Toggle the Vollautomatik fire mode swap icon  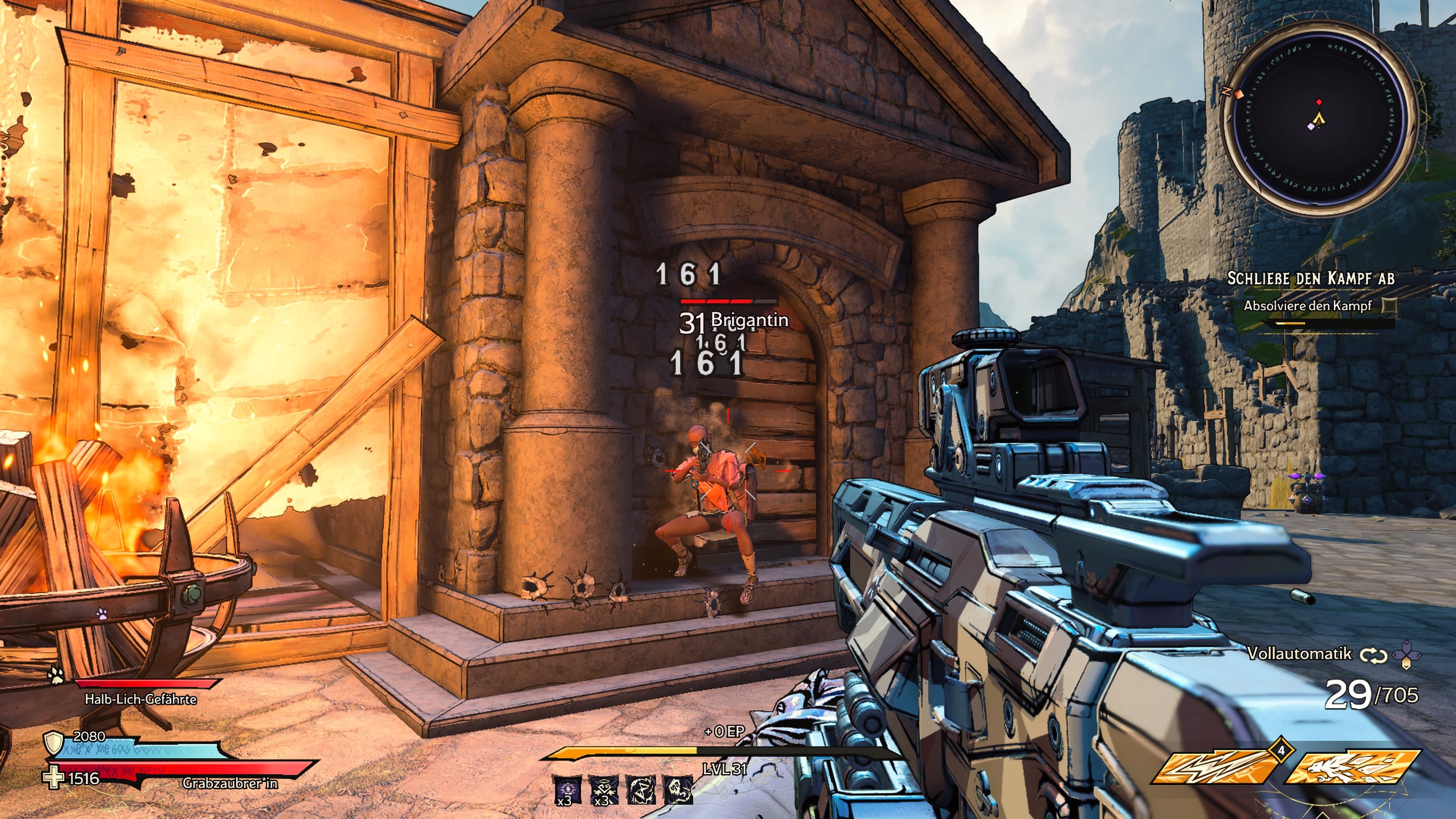(1373, 655)
